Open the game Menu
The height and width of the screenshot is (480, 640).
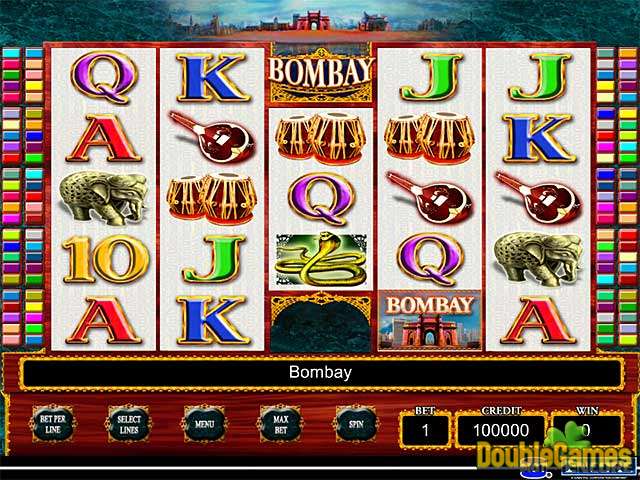point(204,423)
